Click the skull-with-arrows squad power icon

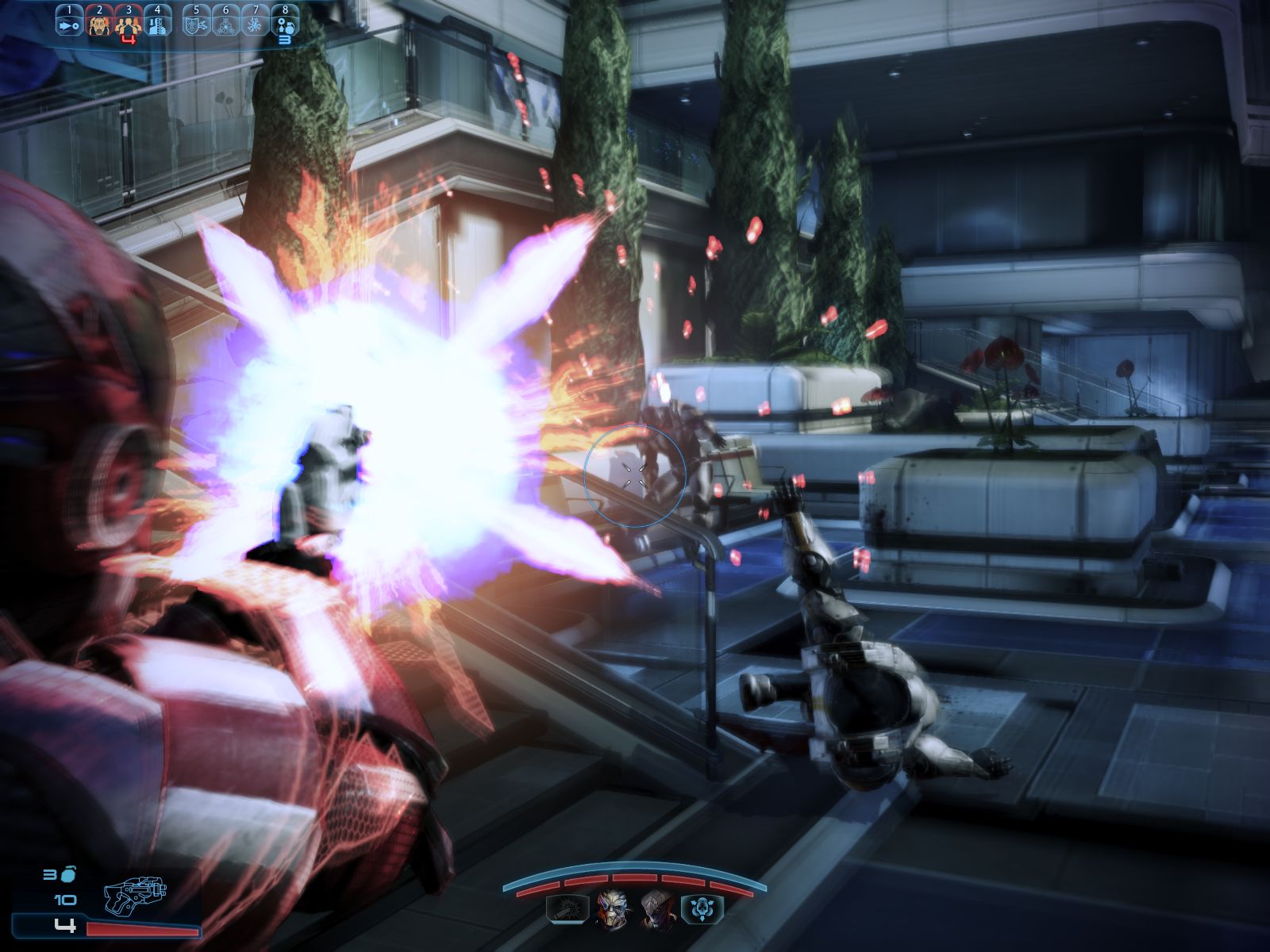[702, 909]
